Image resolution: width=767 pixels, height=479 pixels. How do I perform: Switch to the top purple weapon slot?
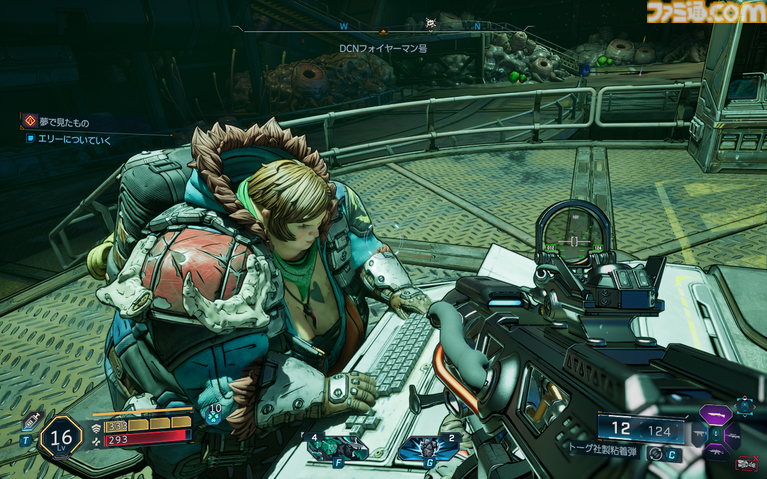coord(715,413)
